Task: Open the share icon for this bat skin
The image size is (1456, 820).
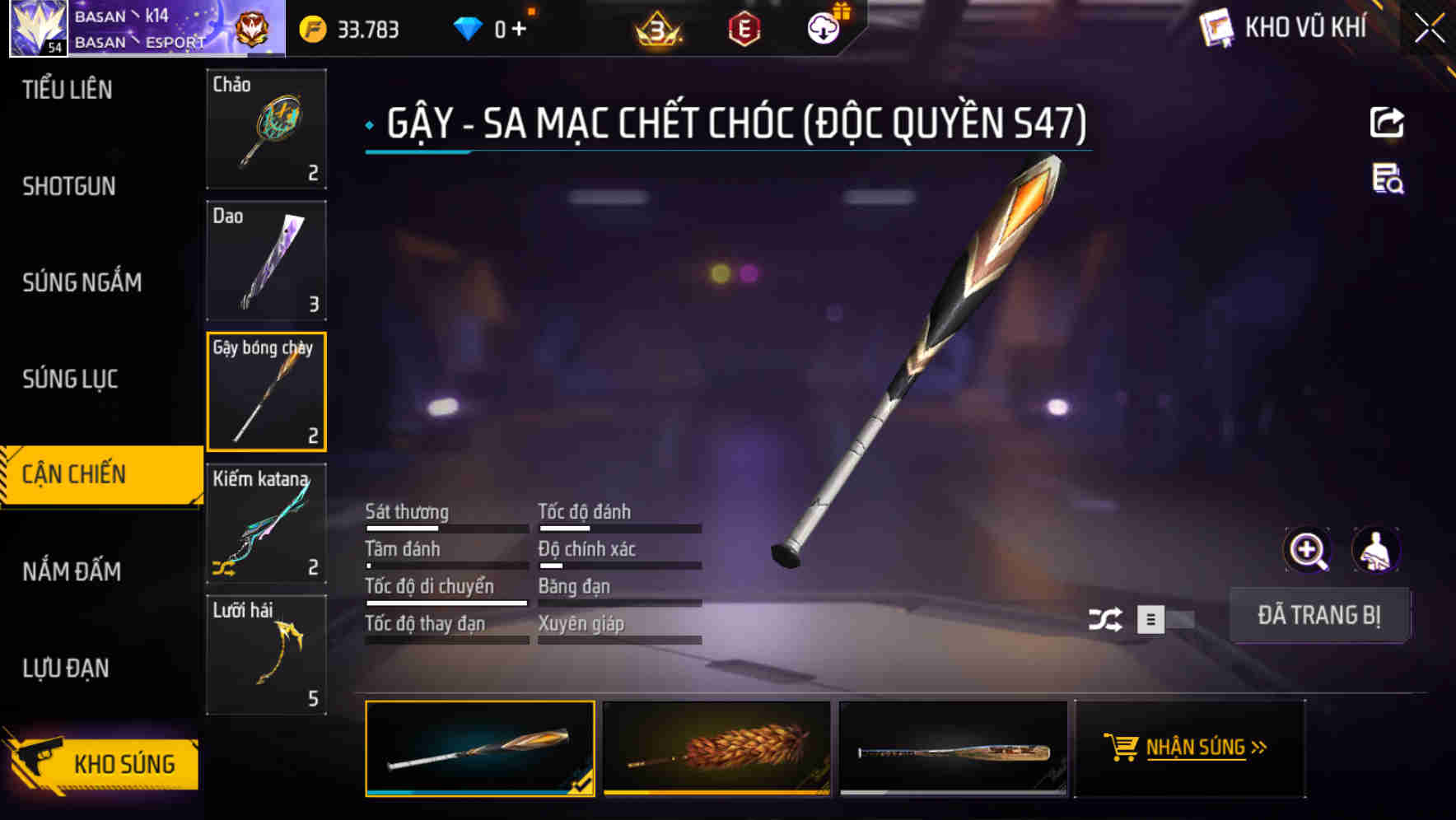Action: pos(1387,122)
